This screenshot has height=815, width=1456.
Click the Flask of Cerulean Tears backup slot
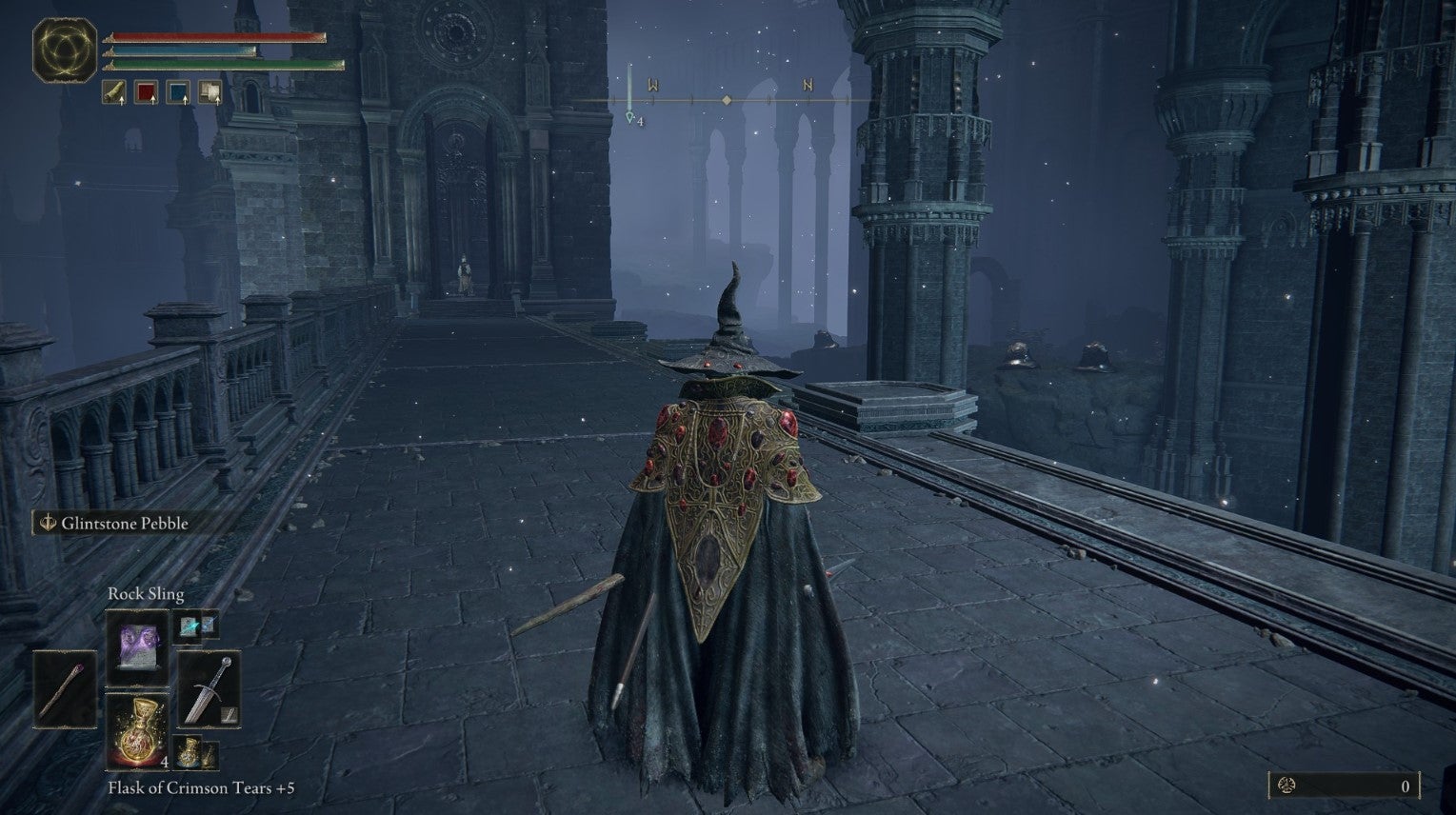coord(188,753)
